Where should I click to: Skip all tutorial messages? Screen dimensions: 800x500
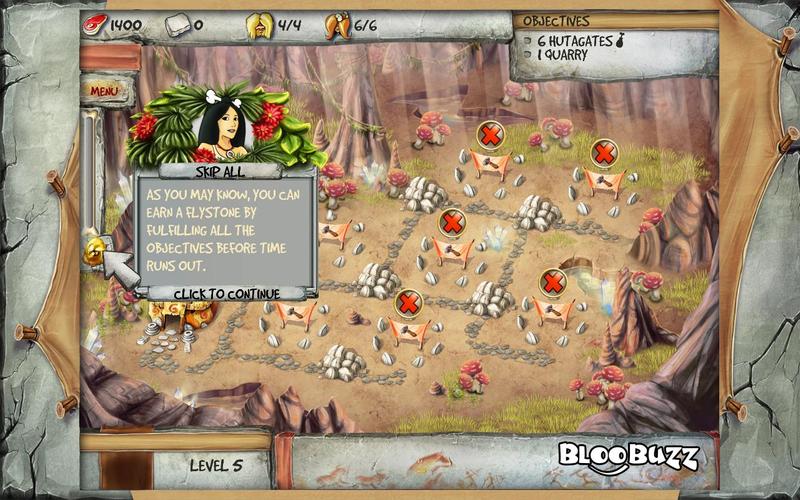226,171
